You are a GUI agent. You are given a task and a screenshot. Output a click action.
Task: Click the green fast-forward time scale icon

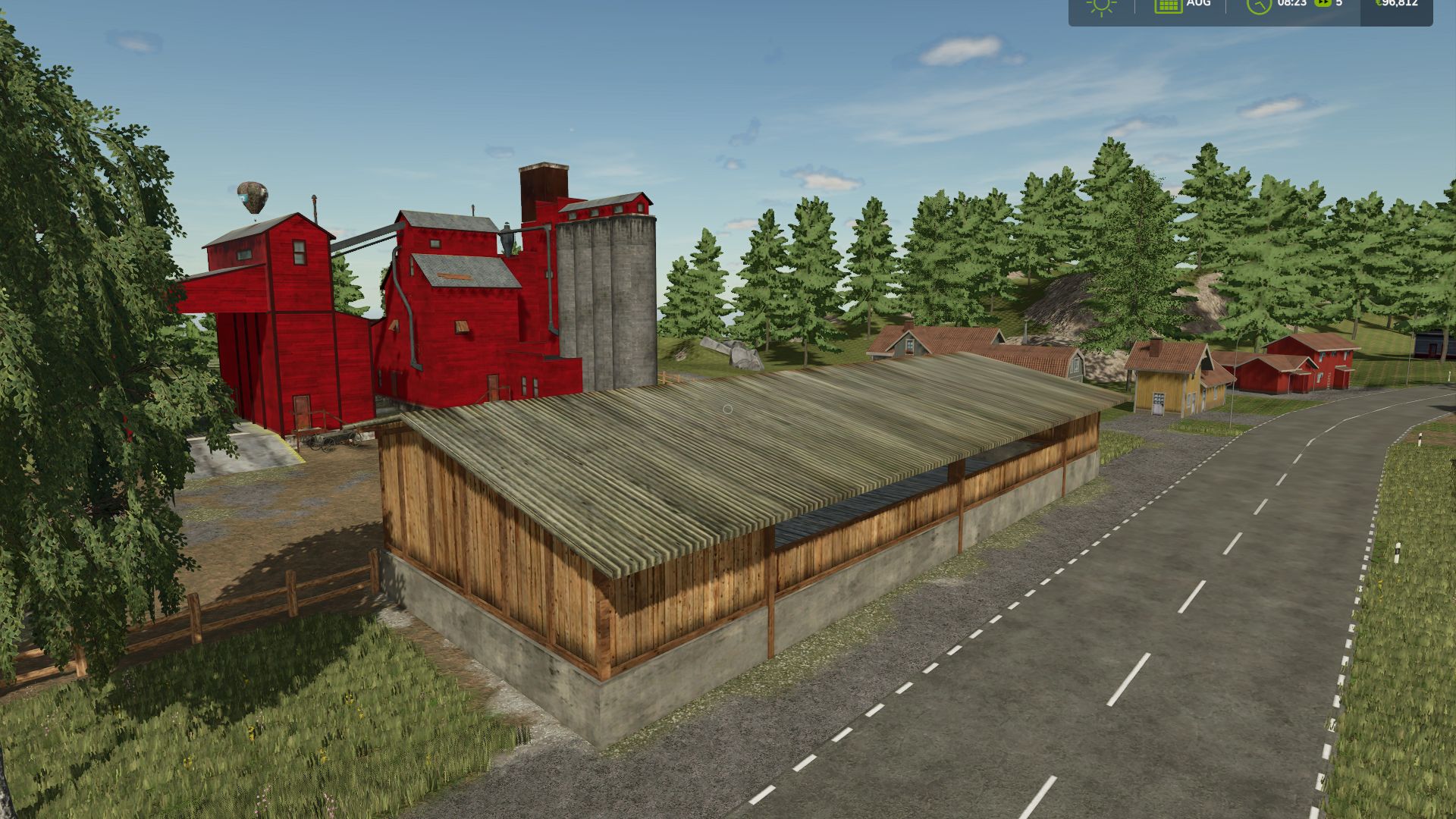pos(1323,5)
